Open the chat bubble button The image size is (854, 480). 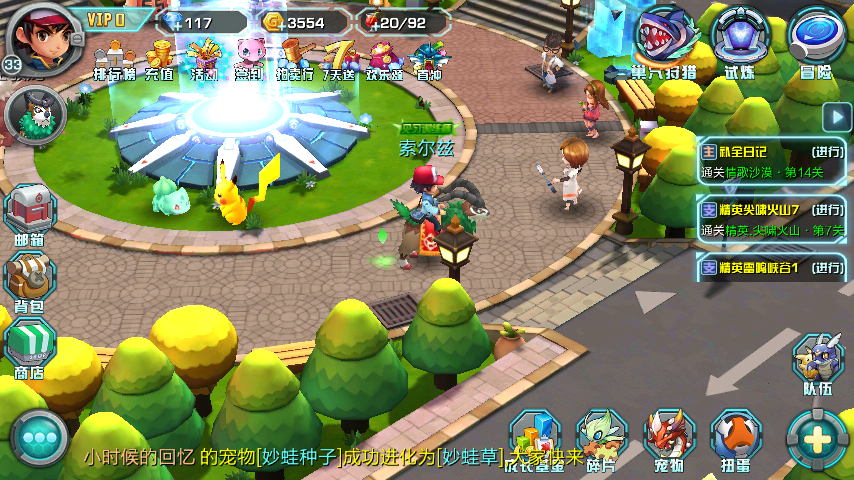pyautogui.click(x=40, y=438)
